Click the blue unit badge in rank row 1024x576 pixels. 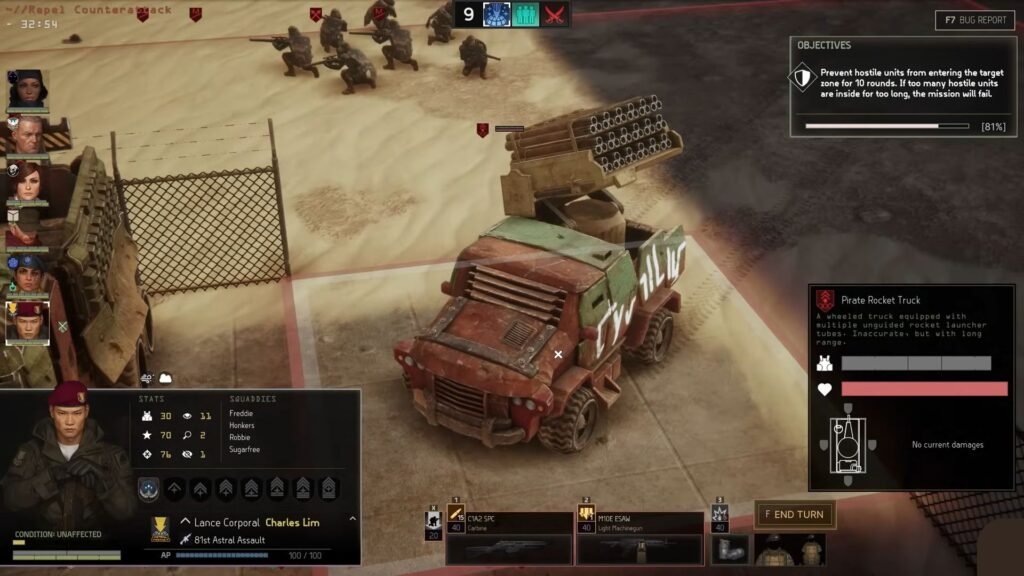tap(149, 489)
